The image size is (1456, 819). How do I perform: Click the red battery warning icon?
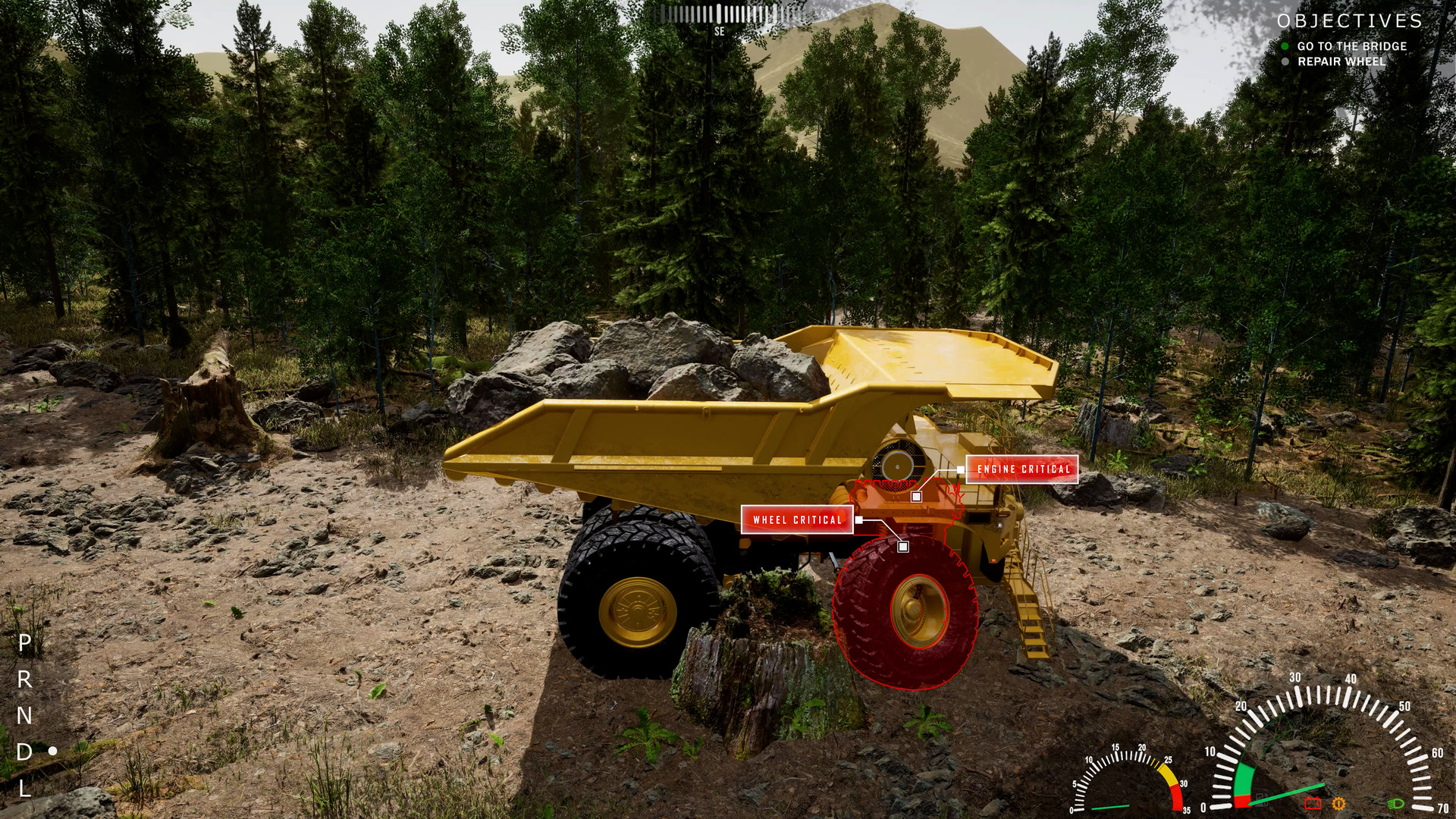1313,802
